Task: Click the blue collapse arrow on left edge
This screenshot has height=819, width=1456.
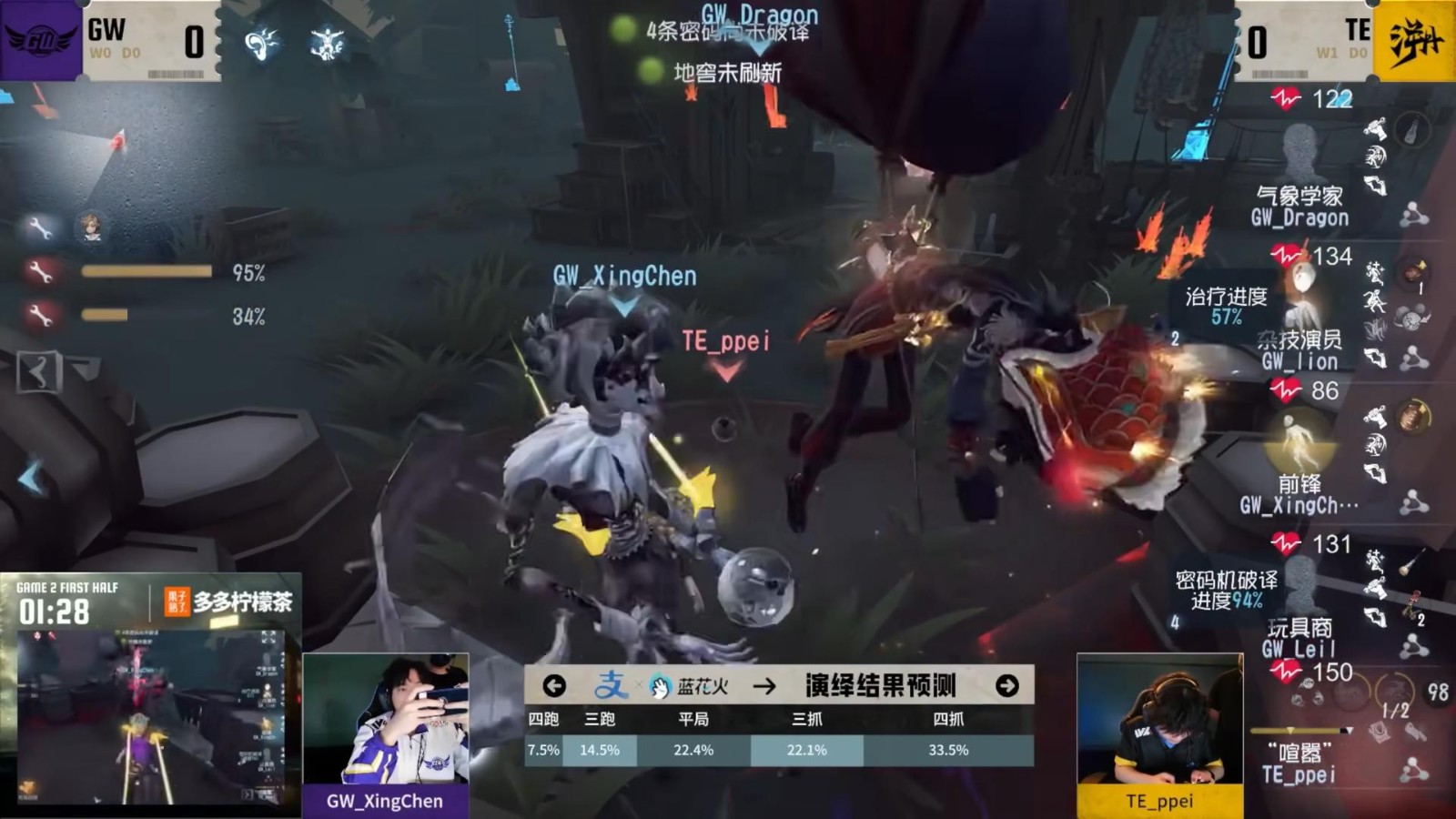Action: (30, 477)
